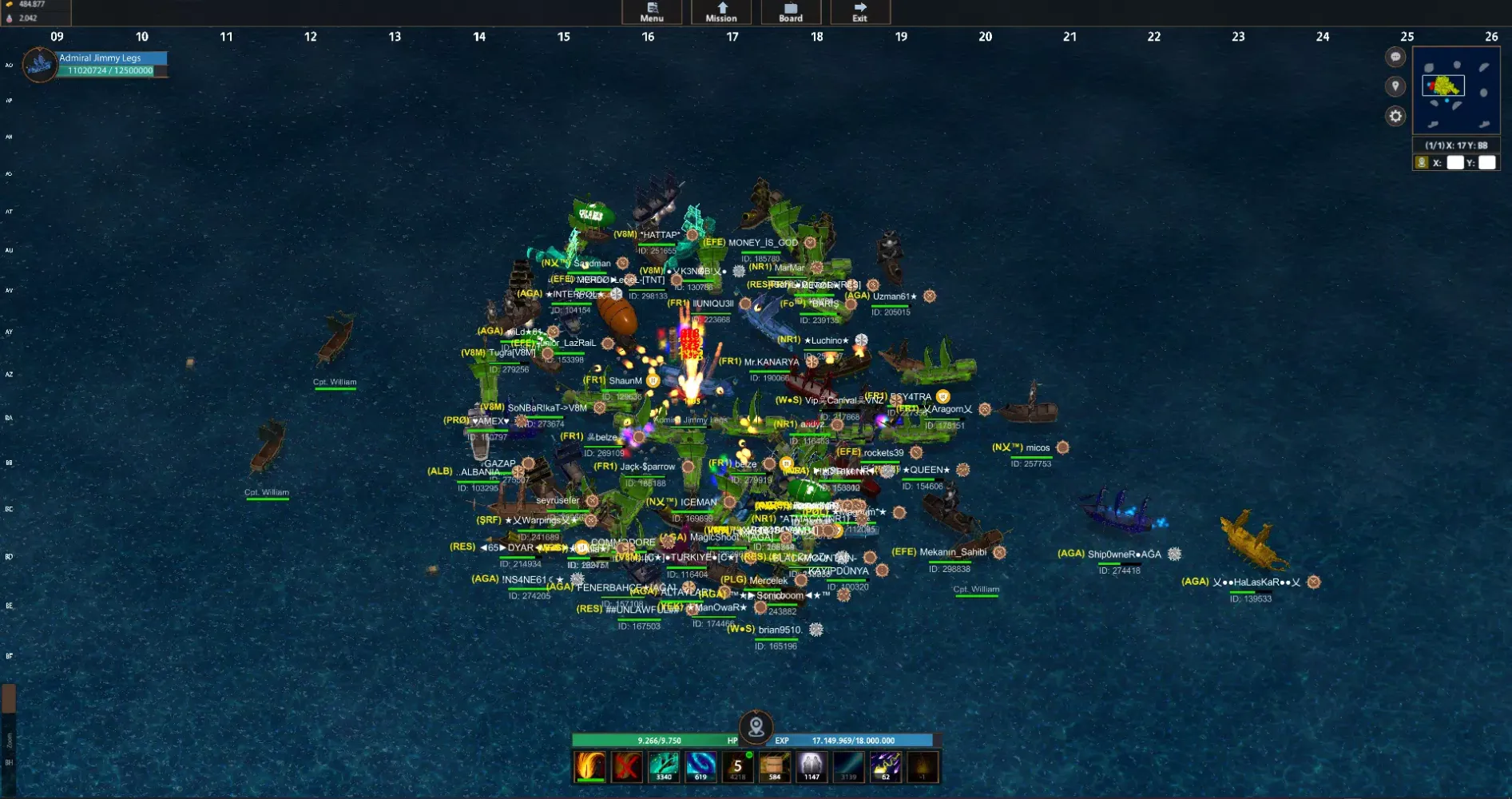Activate the blue whirlpool ability with 619
This screenshot has width=1512, height=799.
tap(700, 767)
